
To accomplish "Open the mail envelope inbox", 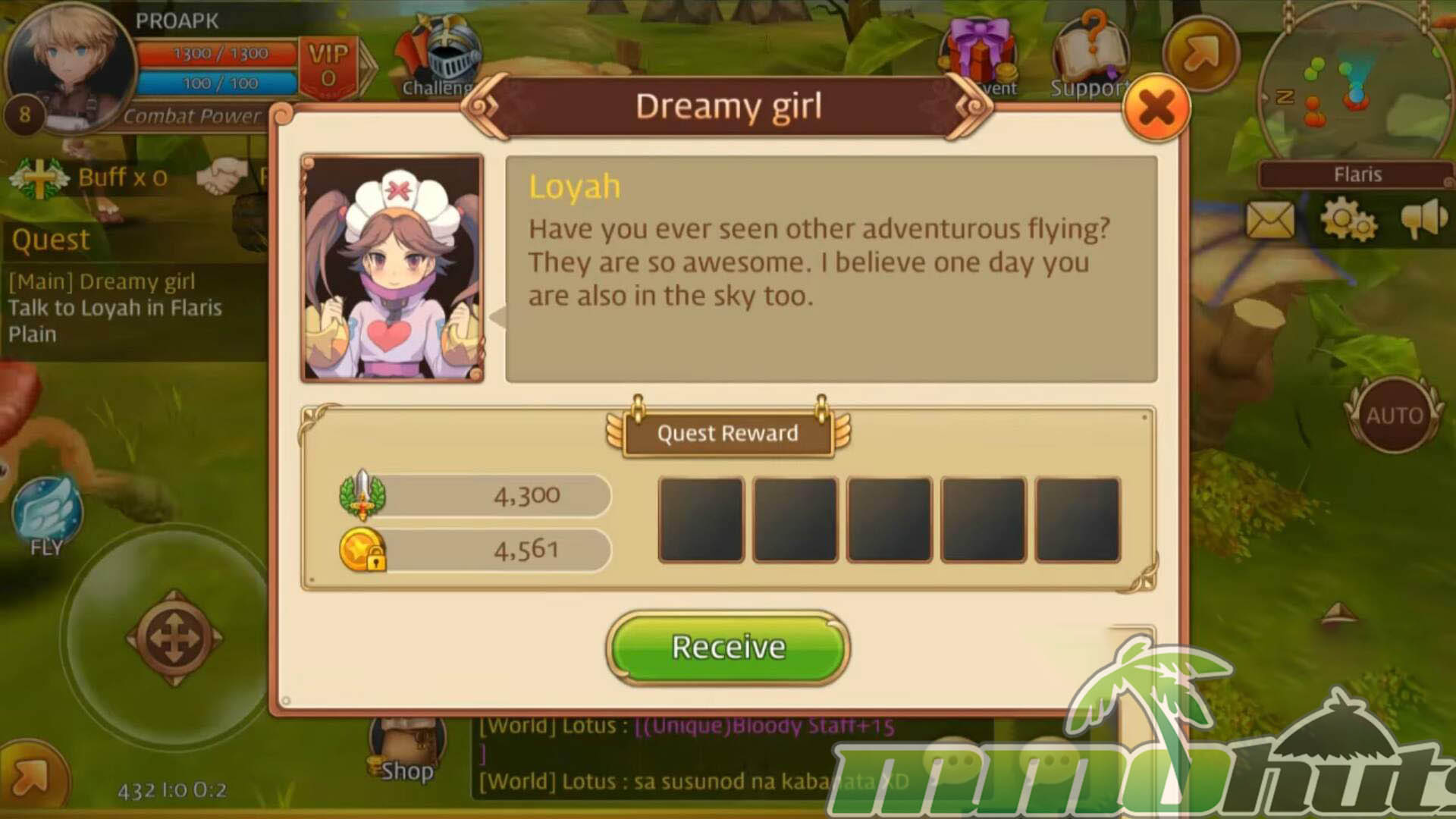I will [x=1270, y=221].
